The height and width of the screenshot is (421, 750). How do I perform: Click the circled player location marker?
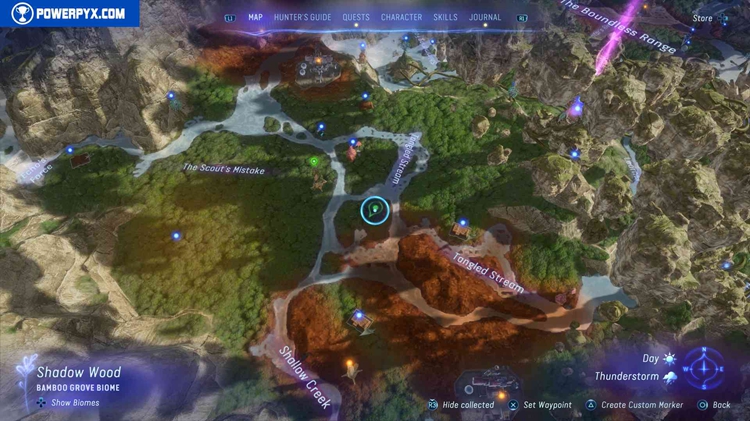(x=374, y=209)
